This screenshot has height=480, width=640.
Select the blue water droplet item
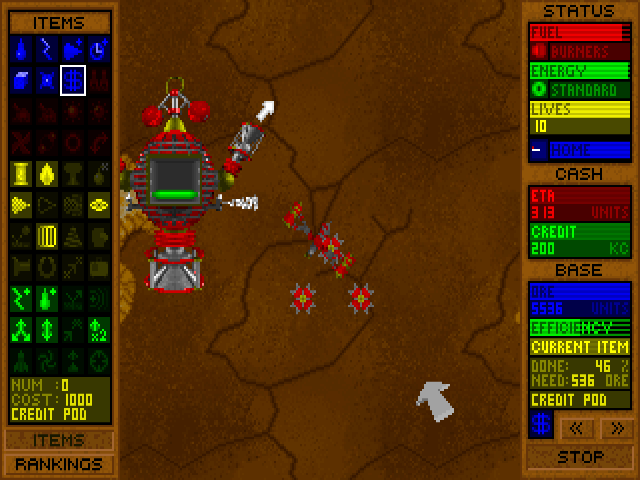click(x=20, y=48)
